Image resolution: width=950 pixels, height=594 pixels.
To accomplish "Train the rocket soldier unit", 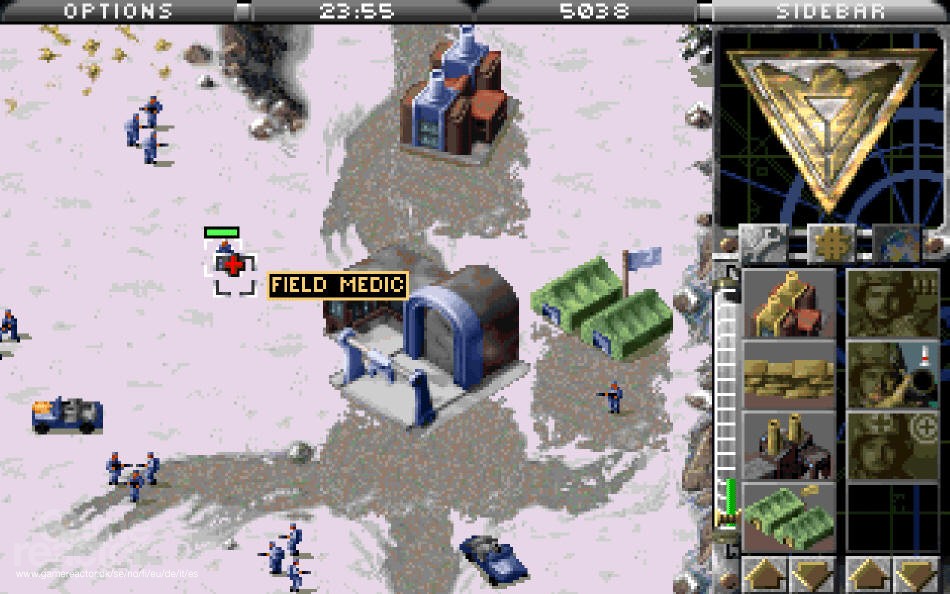I will tap(893, 374).
